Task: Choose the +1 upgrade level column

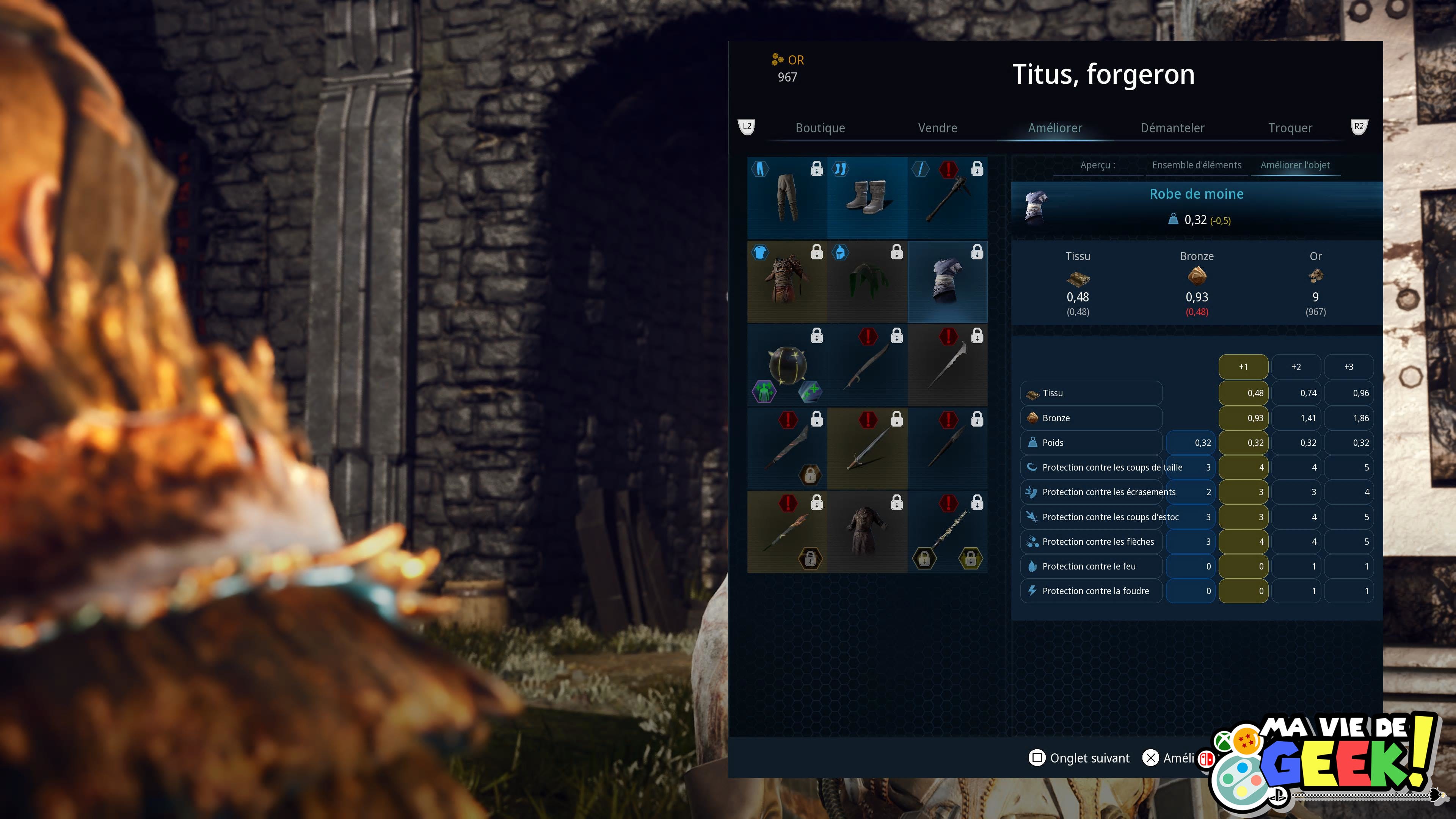Action: 1243,367
